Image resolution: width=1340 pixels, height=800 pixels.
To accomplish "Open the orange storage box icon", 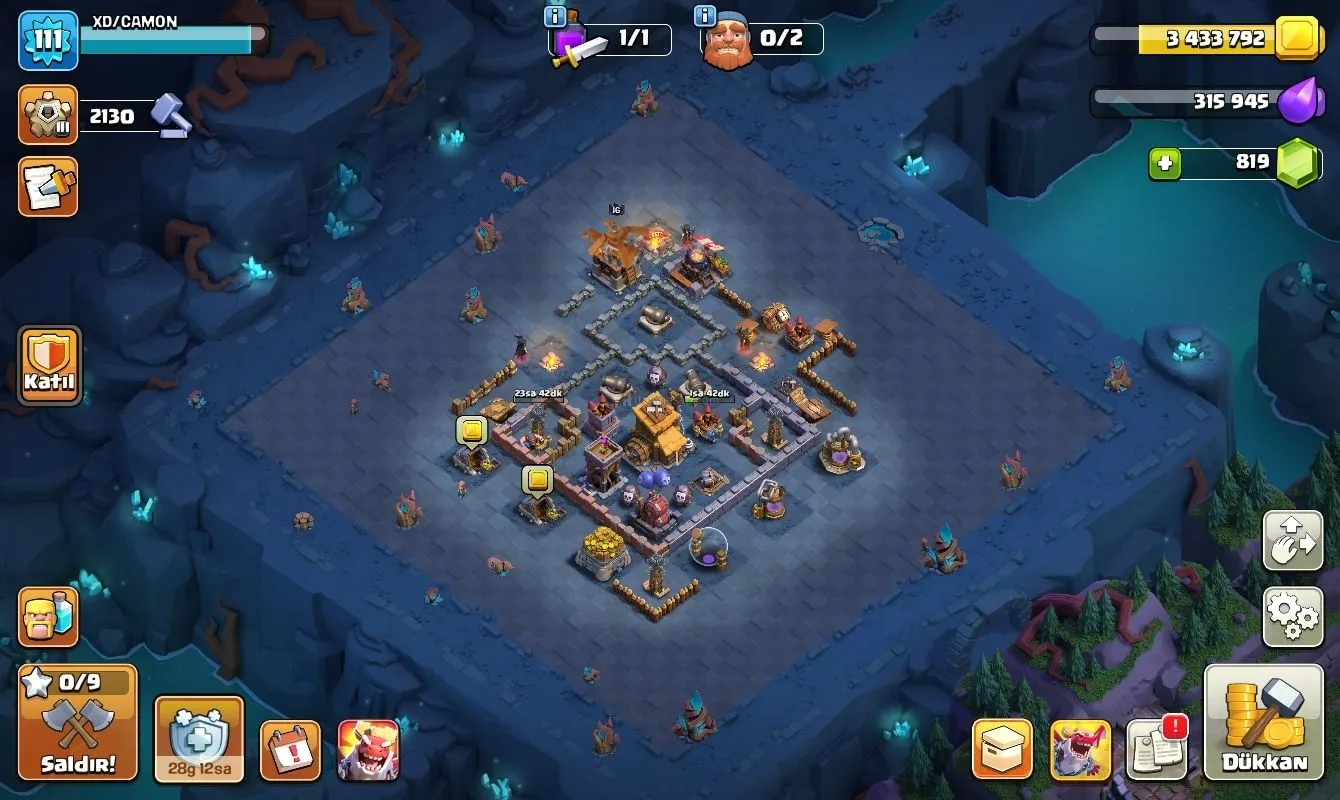I will coord(1003,749).
